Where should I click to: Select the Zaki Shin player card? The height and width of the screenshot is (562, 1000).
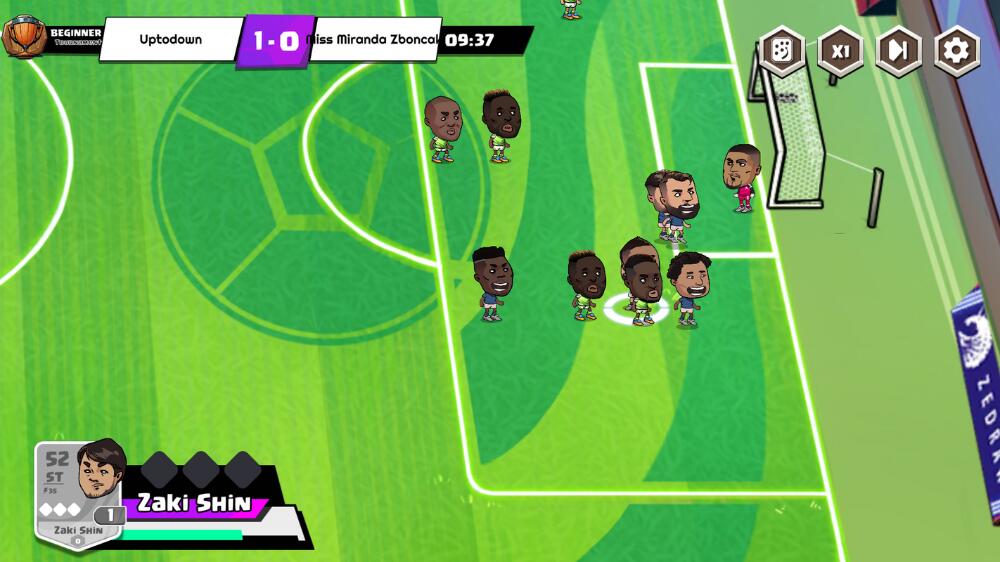point(80,494)
